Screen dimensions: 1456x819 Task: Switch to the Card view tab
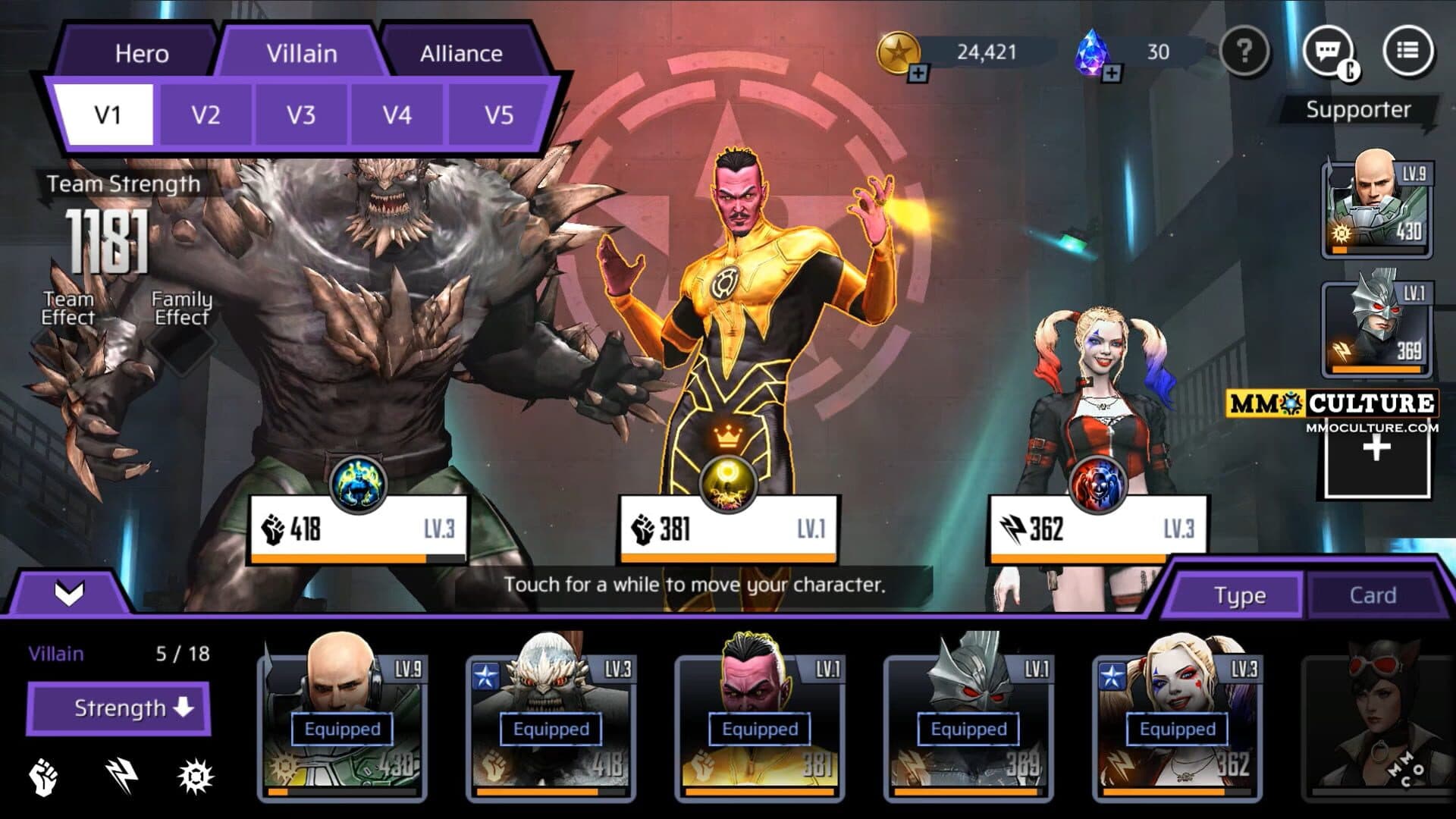[x=1372, y=595]
